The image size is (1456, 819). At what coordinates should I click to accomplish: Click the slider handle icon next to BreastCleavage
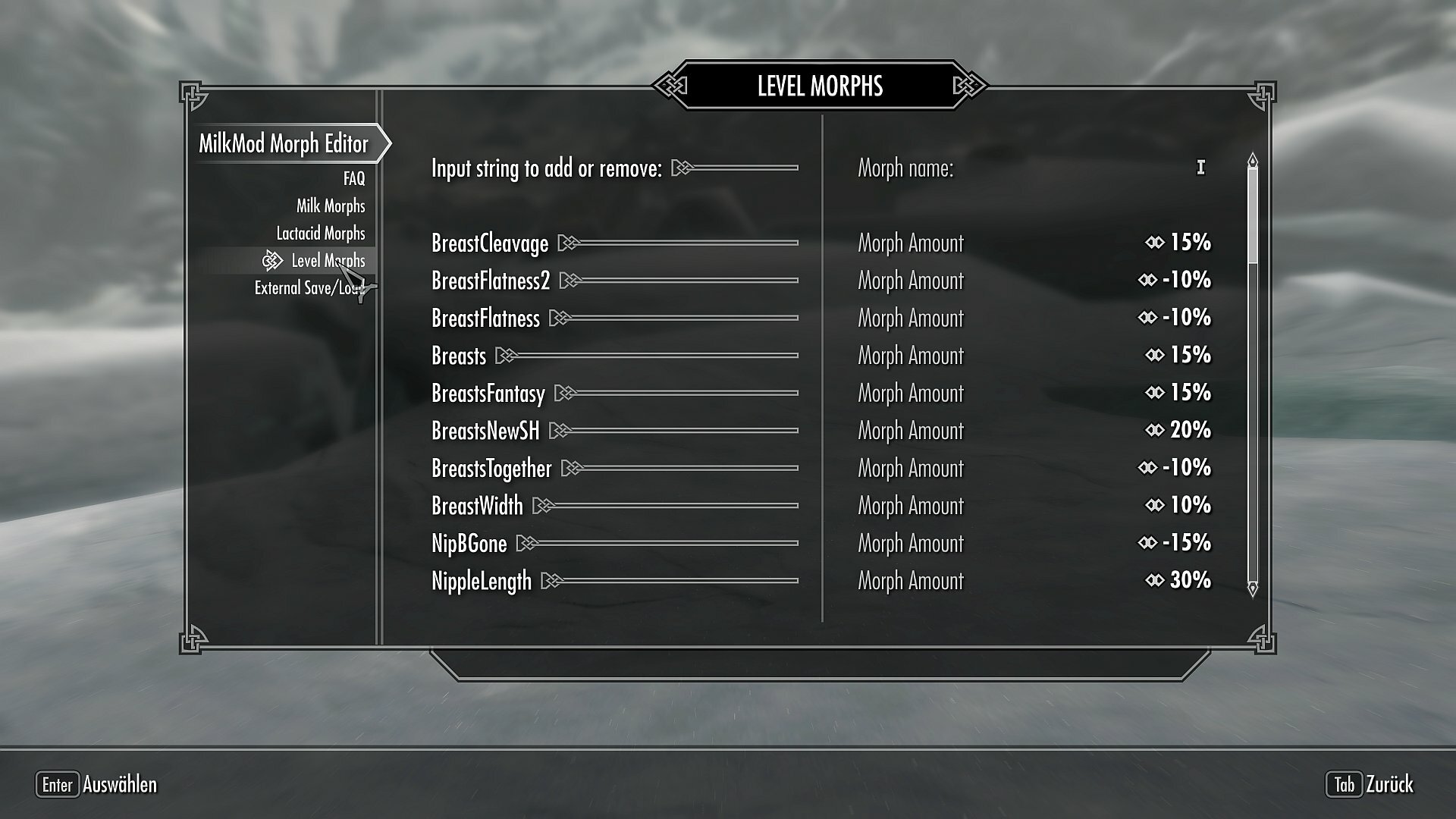(x=566, y=243)
